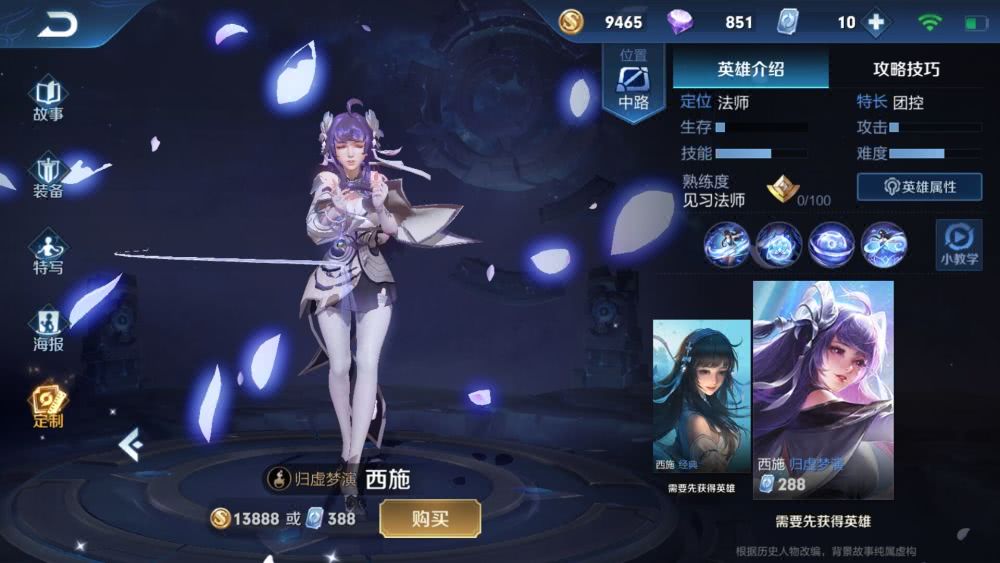Select the 归虚梦演 skin thumbnail
This screenshot has height=563, width=1000.
coord(822,385)
